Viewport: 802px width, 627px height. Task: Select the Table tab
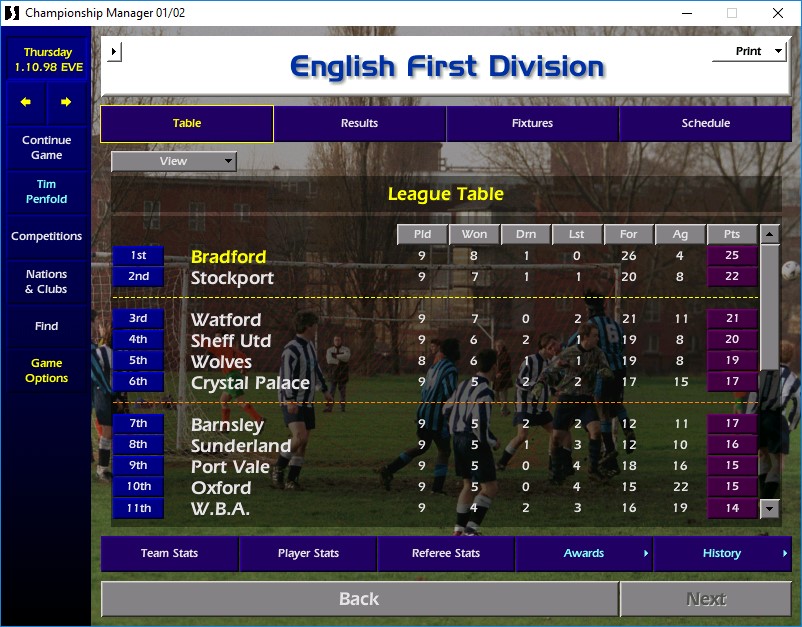[x=187, y=124]
